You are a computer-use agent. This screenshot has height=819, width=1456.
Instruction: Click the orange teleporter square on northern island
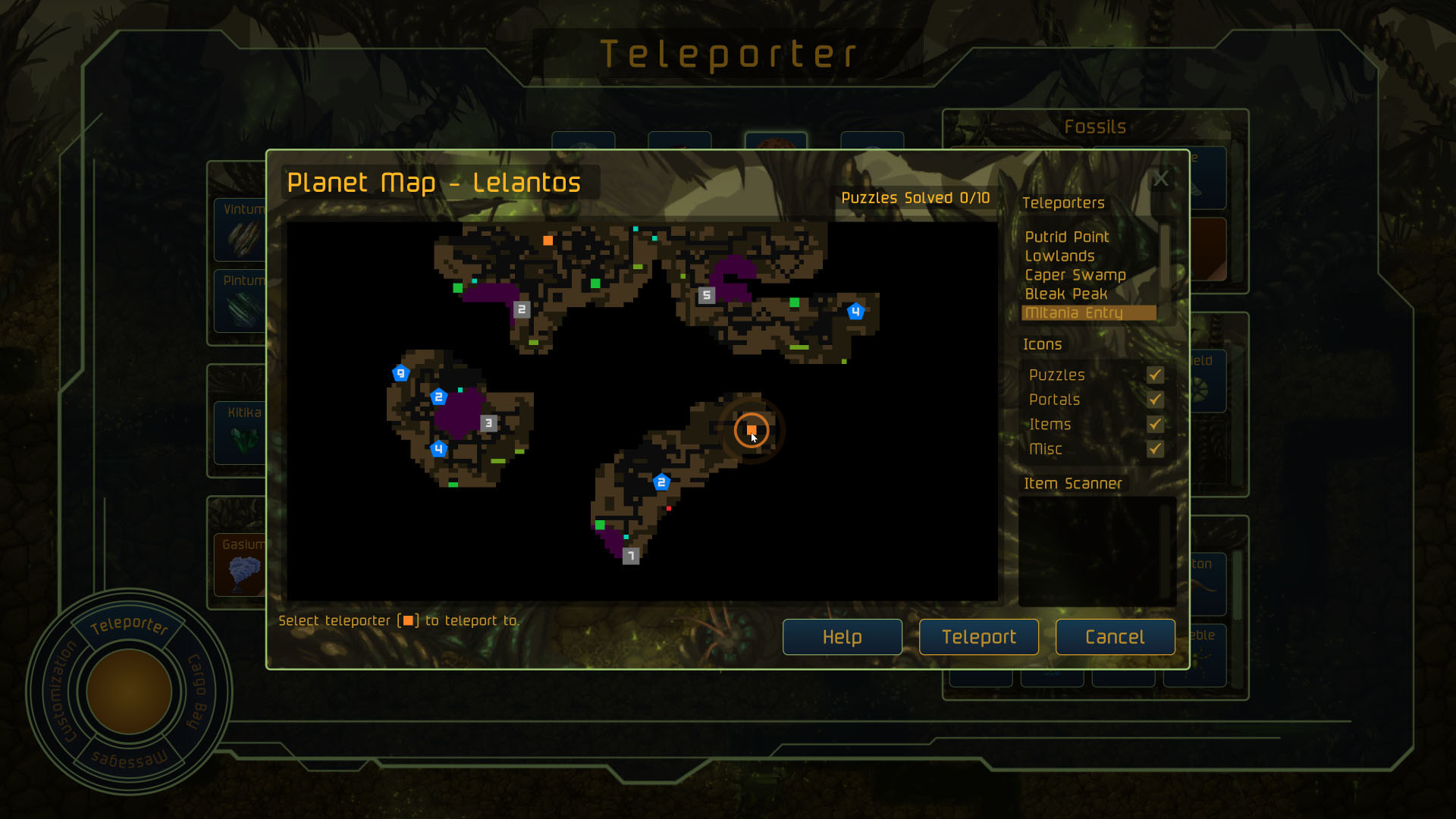548,242
